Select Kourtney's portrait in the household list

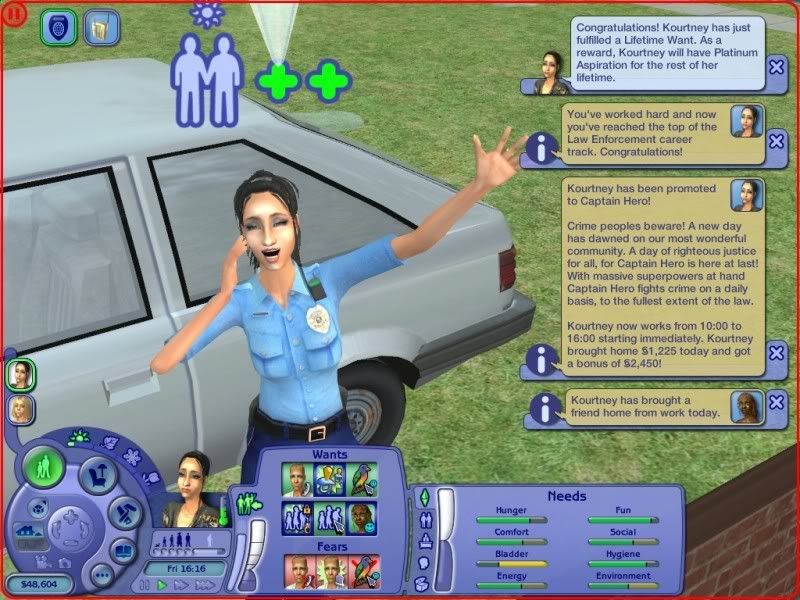click(18, 374)
